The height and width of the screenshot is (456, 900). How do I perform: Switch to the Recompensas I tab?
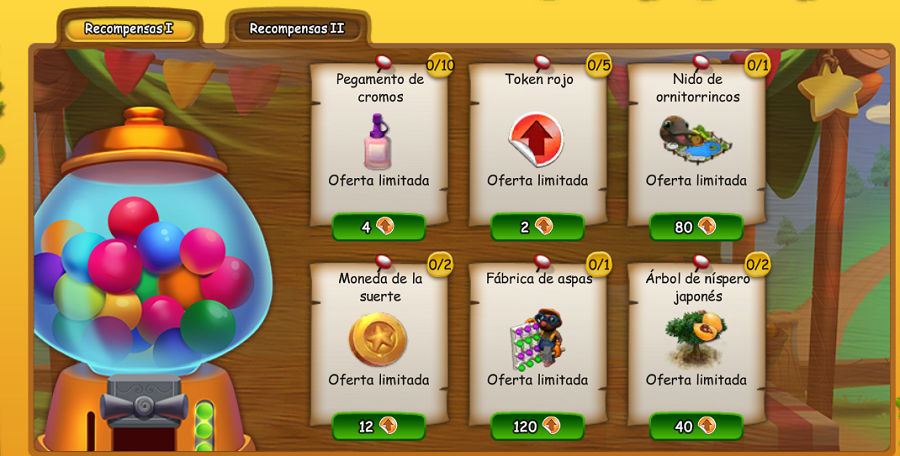pyautogui.click(x=129, y=29)
